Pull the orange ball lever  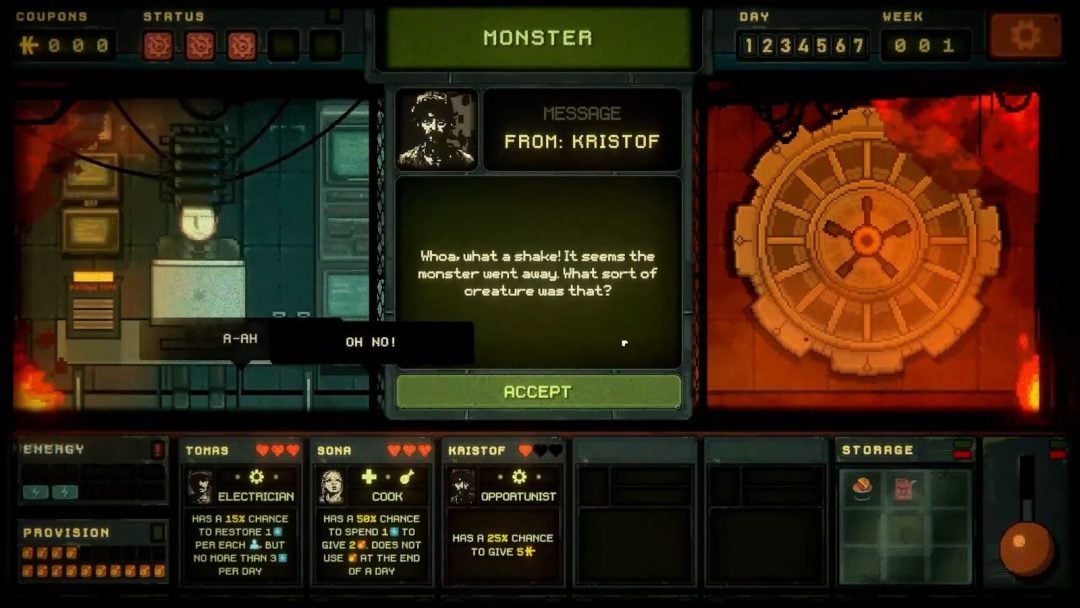click(x=1026, y=547)
